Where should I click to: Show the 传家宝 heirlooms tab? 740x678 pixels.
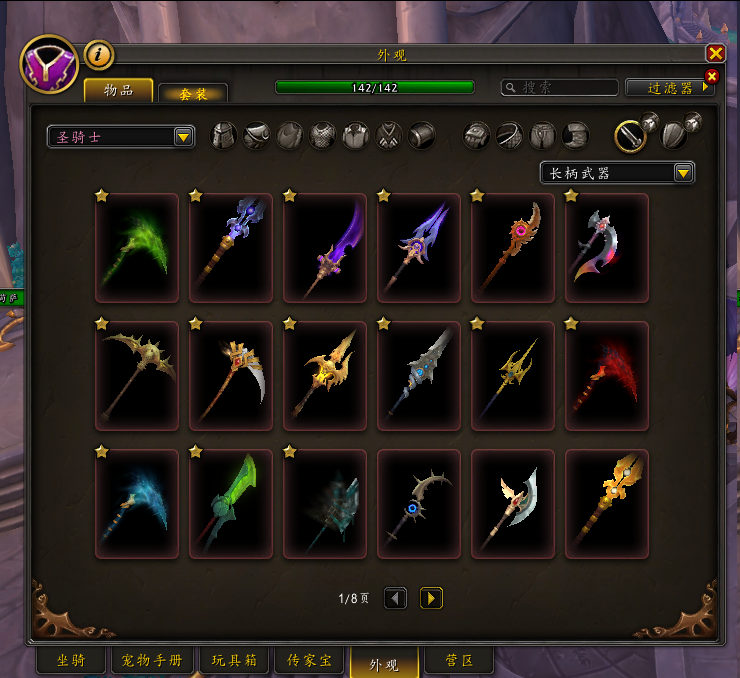tap(309, 661)
